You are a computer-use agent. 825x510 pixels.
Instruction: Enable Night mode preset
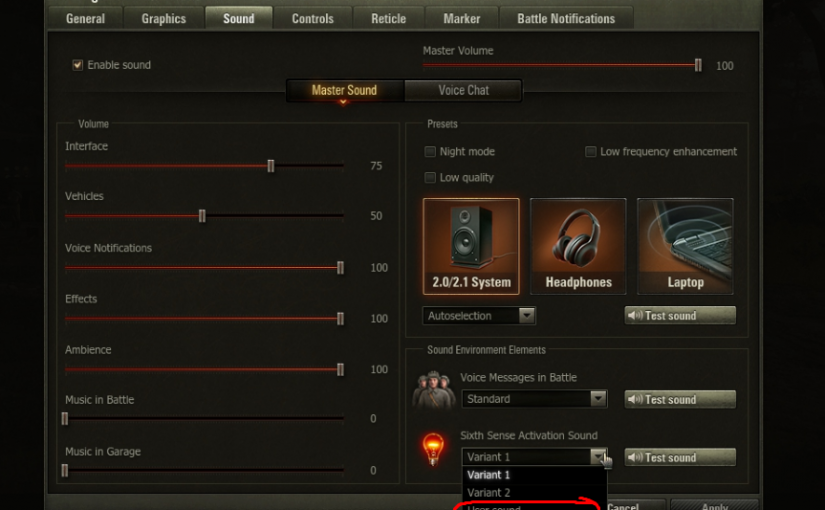click(x=430, y=152)
